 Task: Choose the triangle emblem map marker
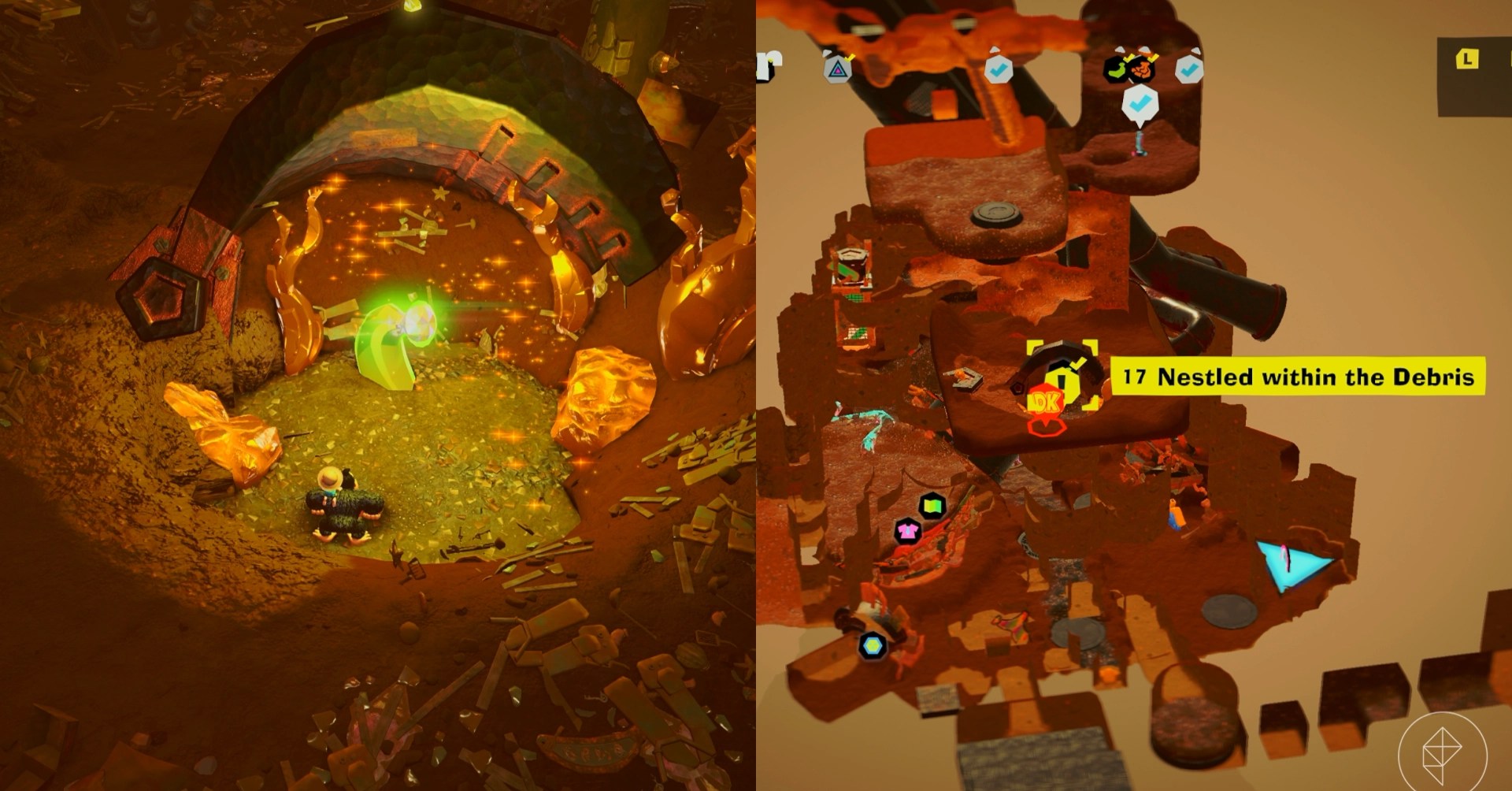(x=839, y=69)
